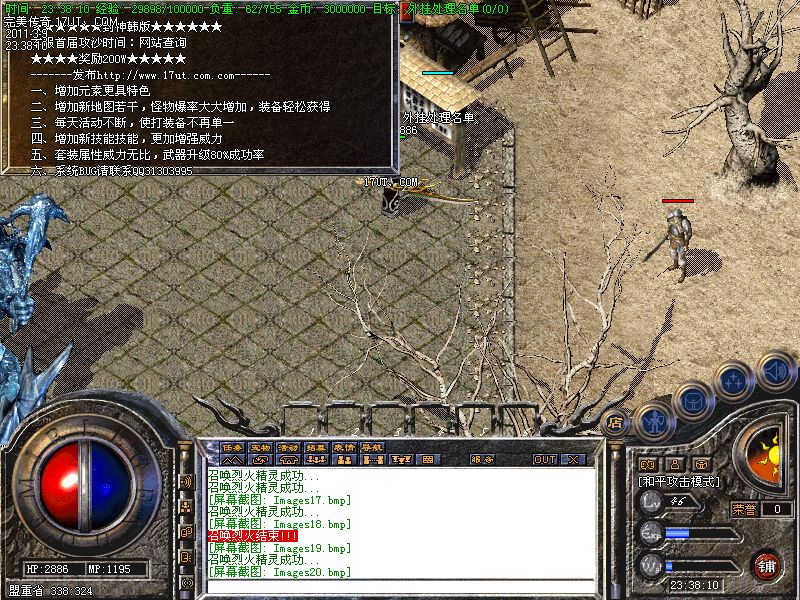Click the 荣誉 honor label button
The height and width of the screenshot is (600, 800).
(744, 509)
